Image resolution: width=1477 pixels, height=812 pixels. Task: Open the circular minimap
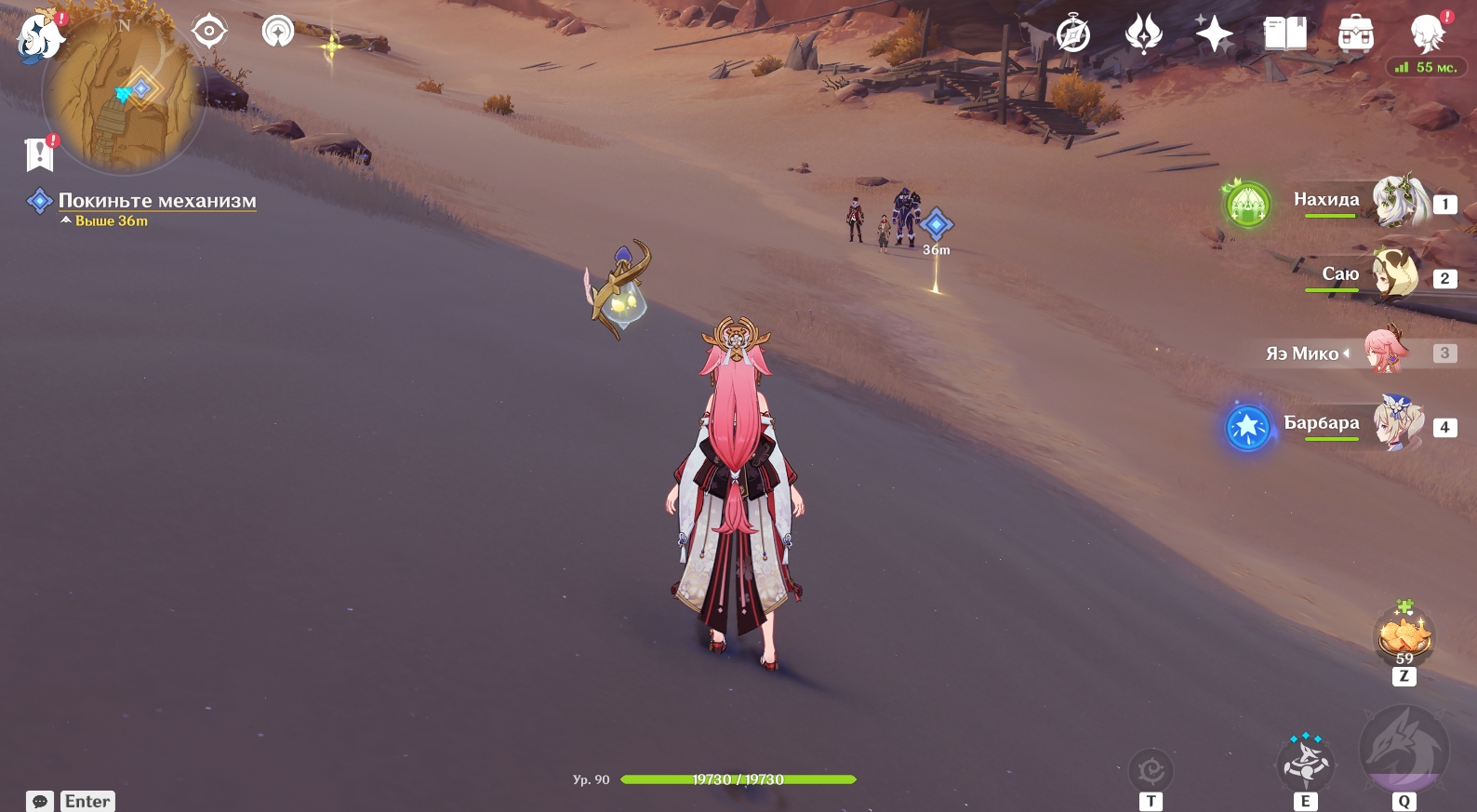123,95
